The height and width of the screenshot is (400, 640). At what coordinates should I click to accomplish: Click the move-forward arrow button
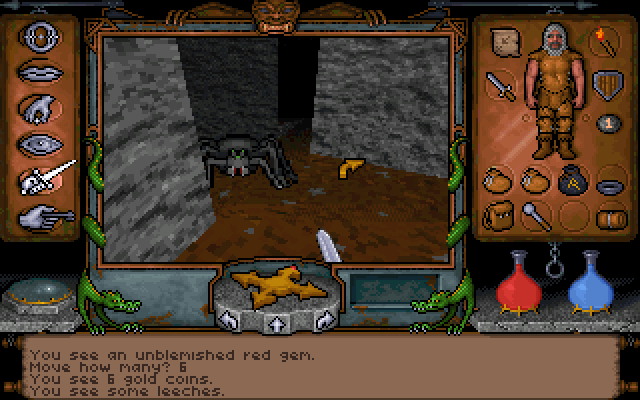coord(274,323)
